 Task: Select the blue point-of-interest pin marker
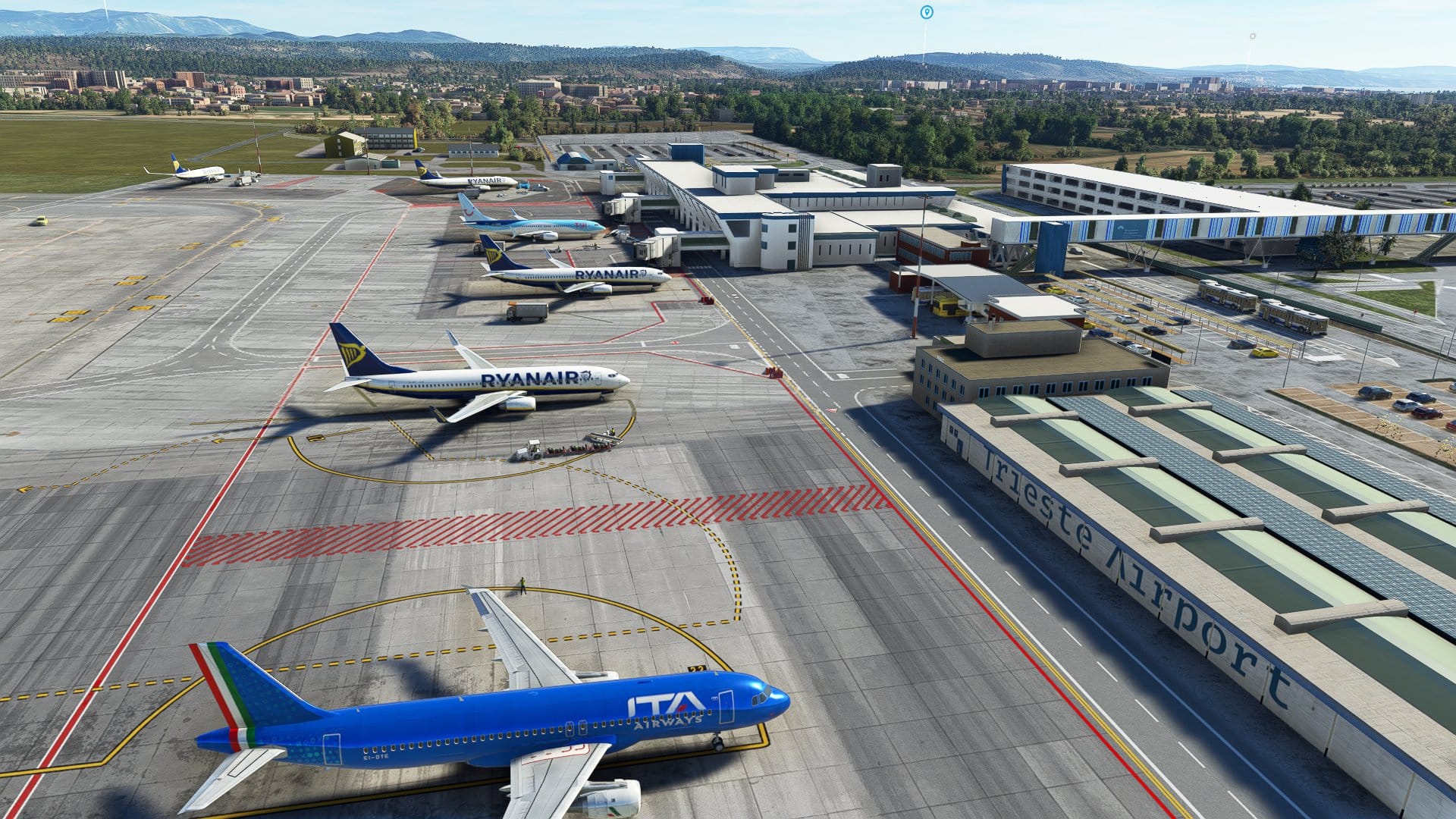(926, 12)
